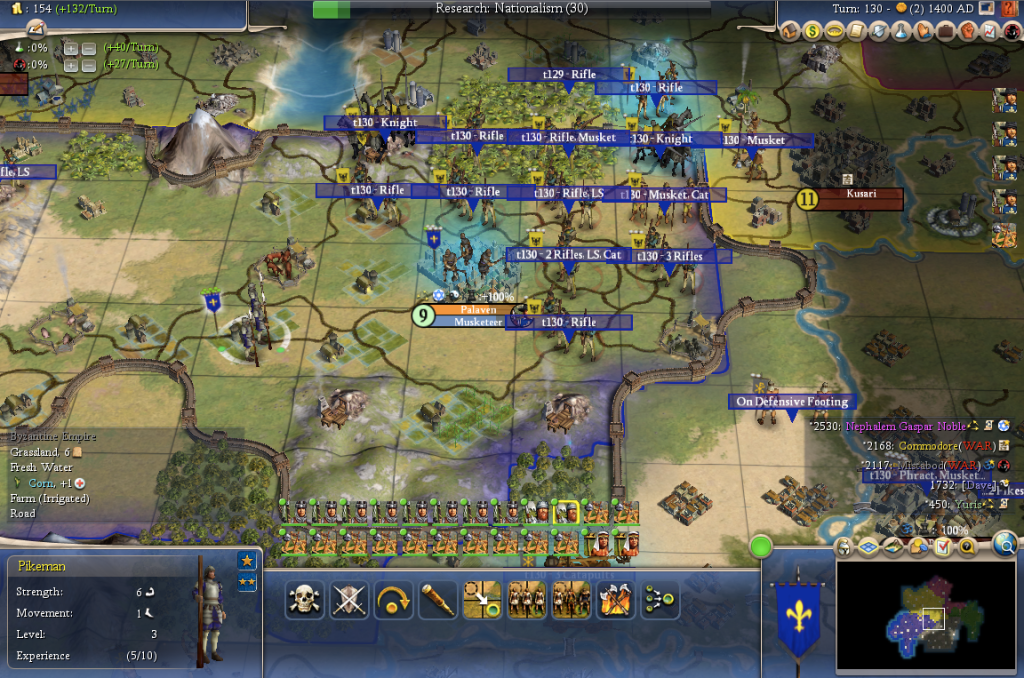Open the Technology Advisor flask icon
1024x678 pixels.
[900, 32]
